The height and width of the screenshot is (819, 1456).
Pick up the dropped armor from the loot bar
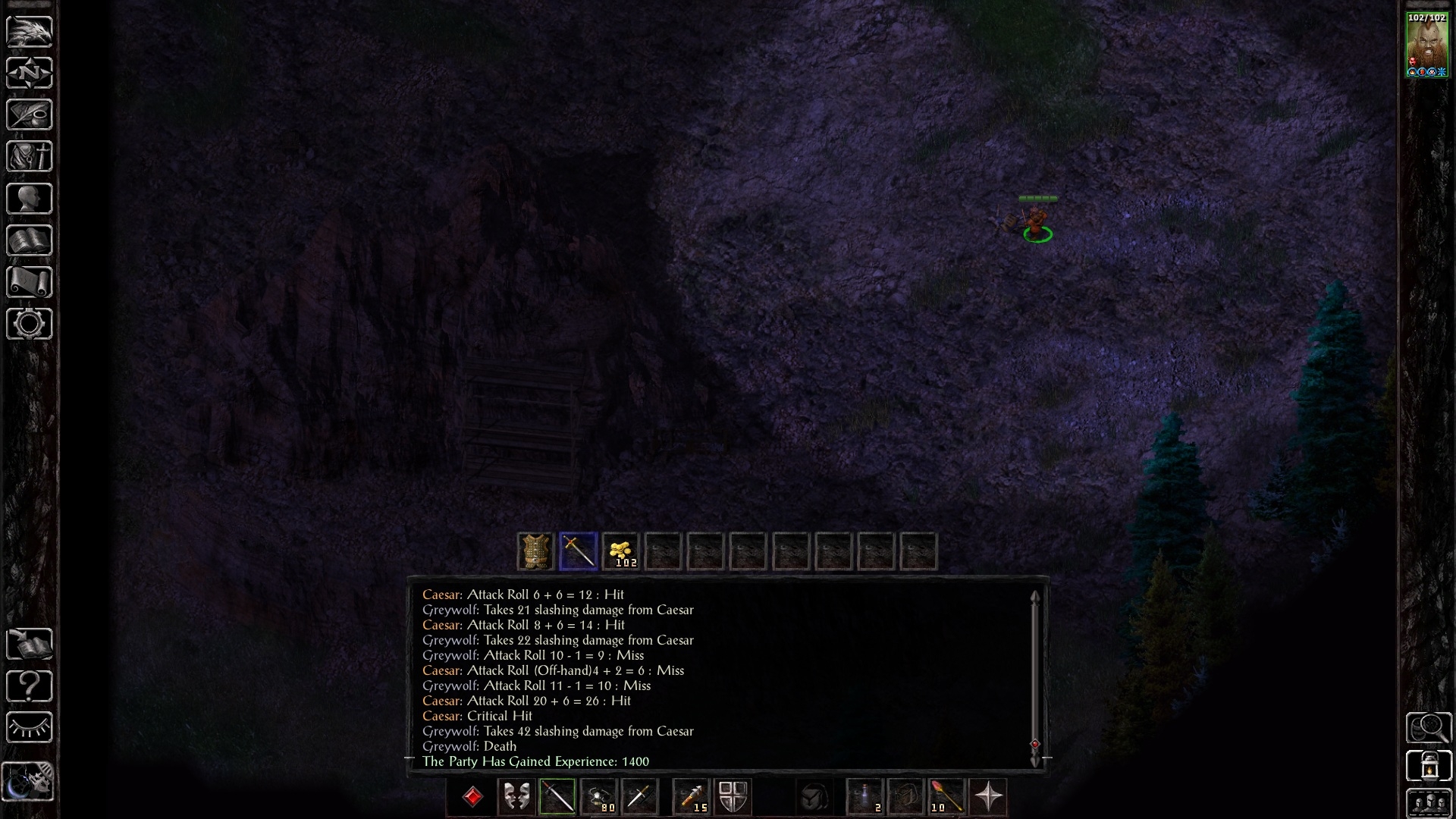[536, 551]
